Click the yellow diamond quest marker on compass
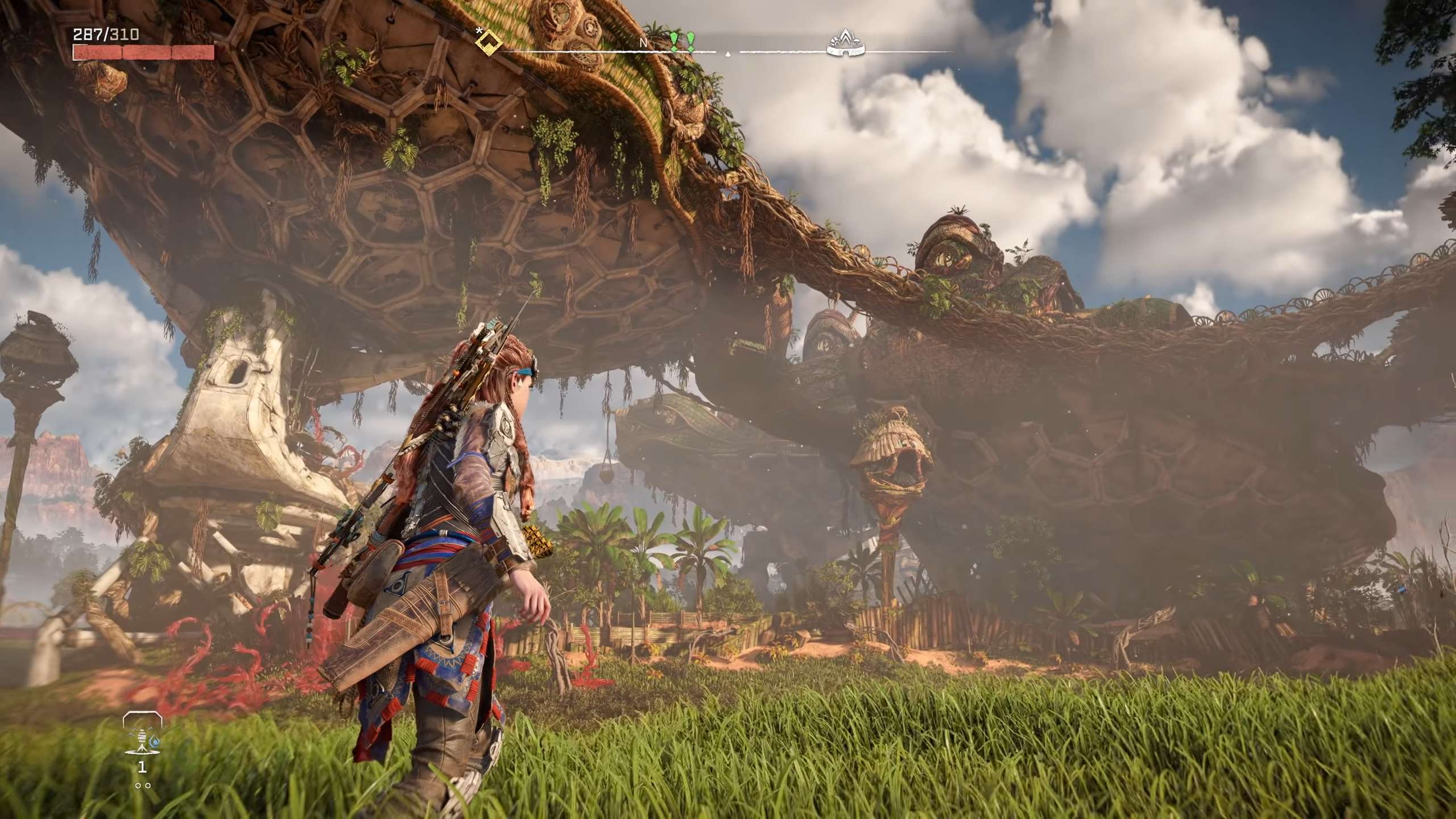This screenshot has width=1456, height=819. click(488, 40)
